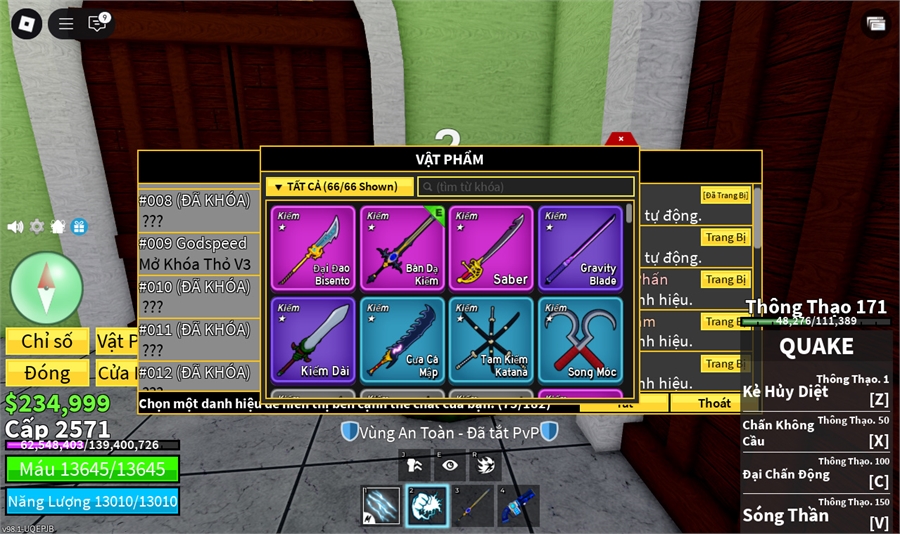This screenshot has width=900, height=534.
Task: Open the Roblox menu logo button
Action: click(x=26, y=24)
